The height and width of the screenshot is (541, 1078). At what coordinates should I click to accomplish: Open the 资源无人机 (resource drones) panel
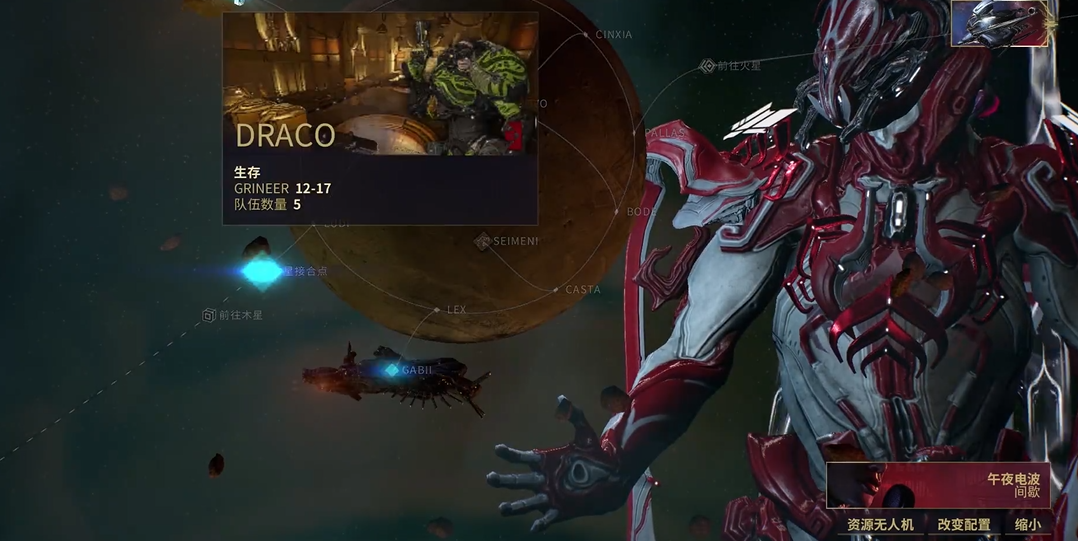tap(880, 524)
